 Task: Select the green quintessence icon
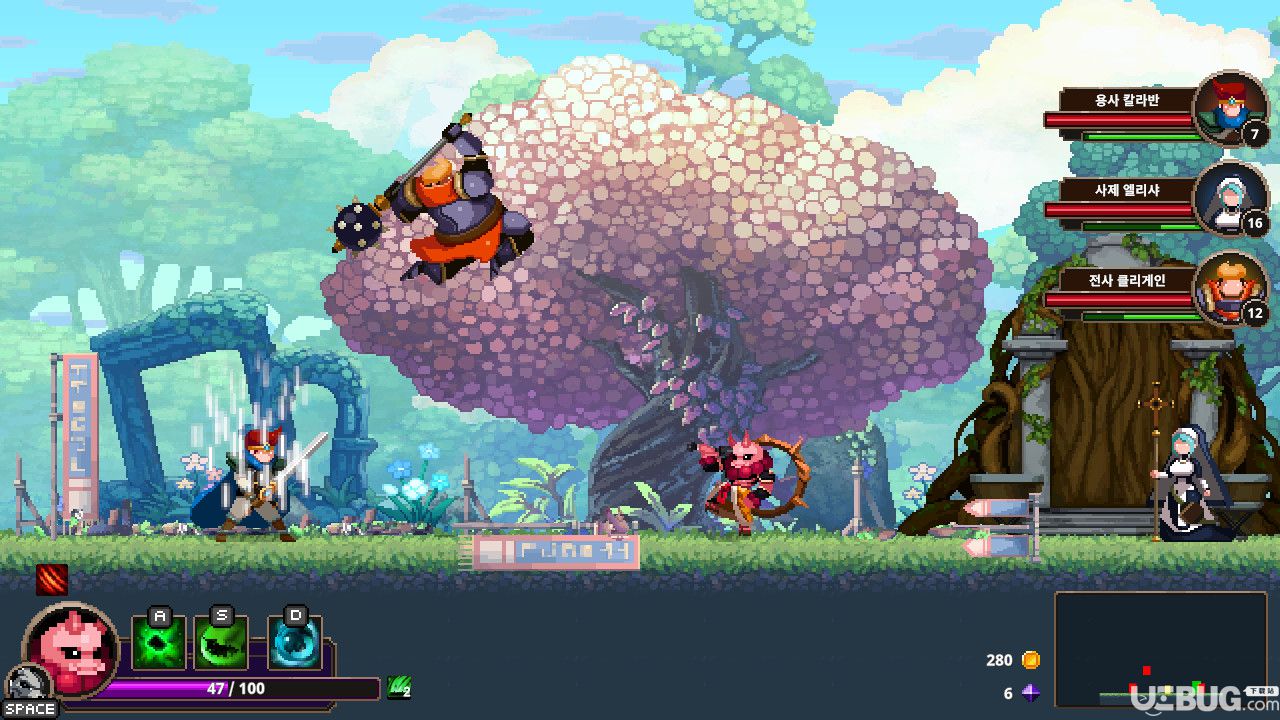398,687
